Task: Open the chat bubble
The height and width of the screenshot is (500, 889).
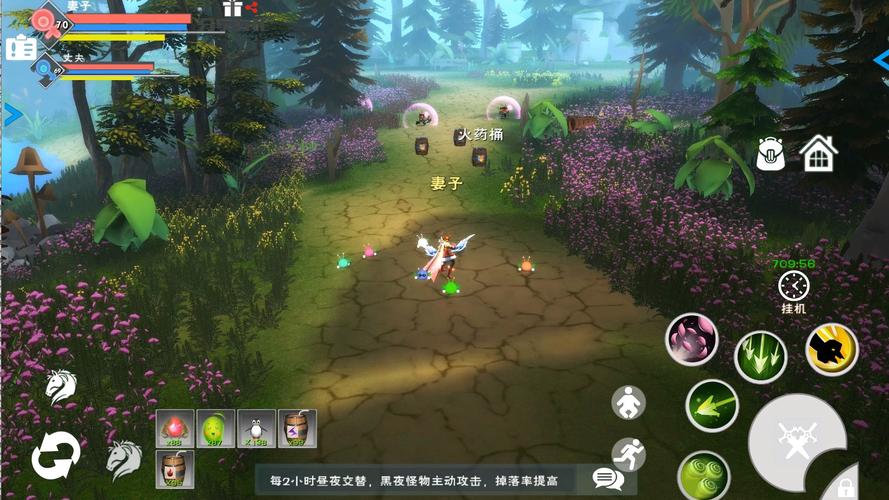Action: [x=607, y=479]
